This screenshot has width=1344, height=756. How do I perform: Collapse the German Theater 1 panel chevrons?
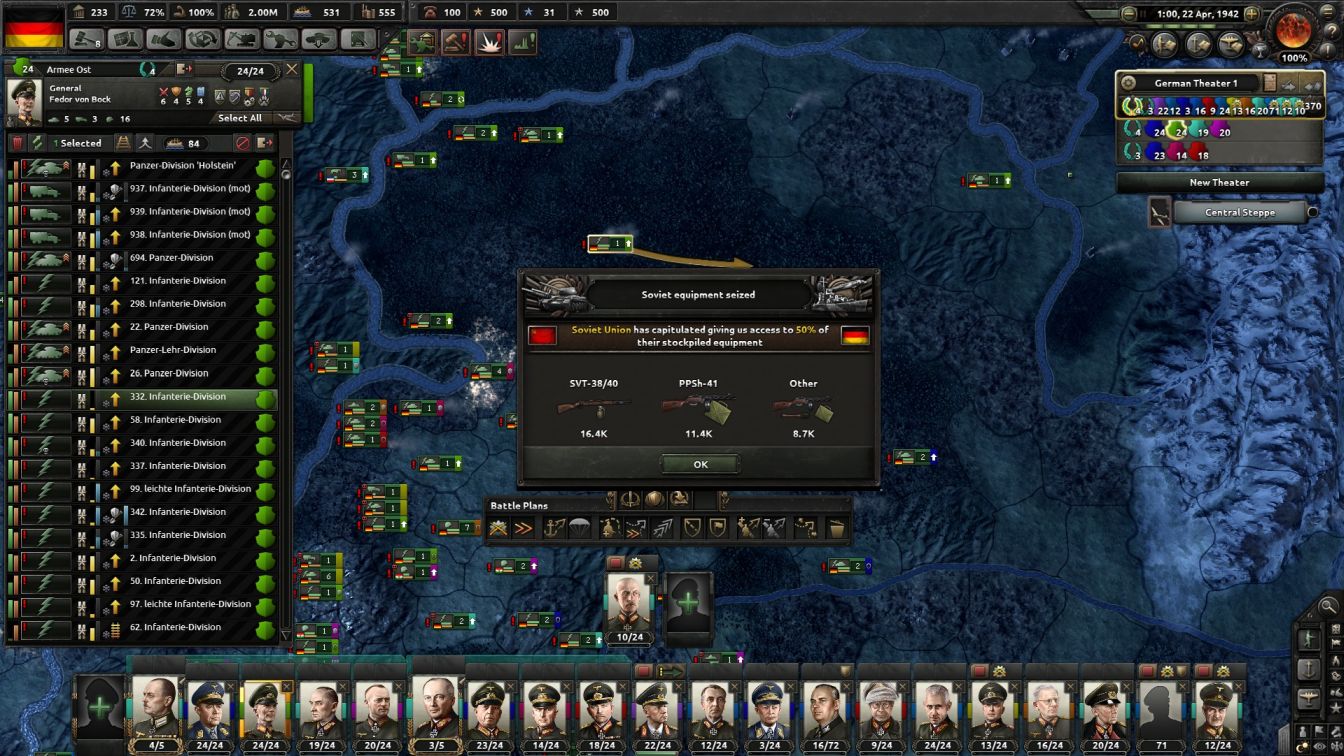pos(1312,85)
